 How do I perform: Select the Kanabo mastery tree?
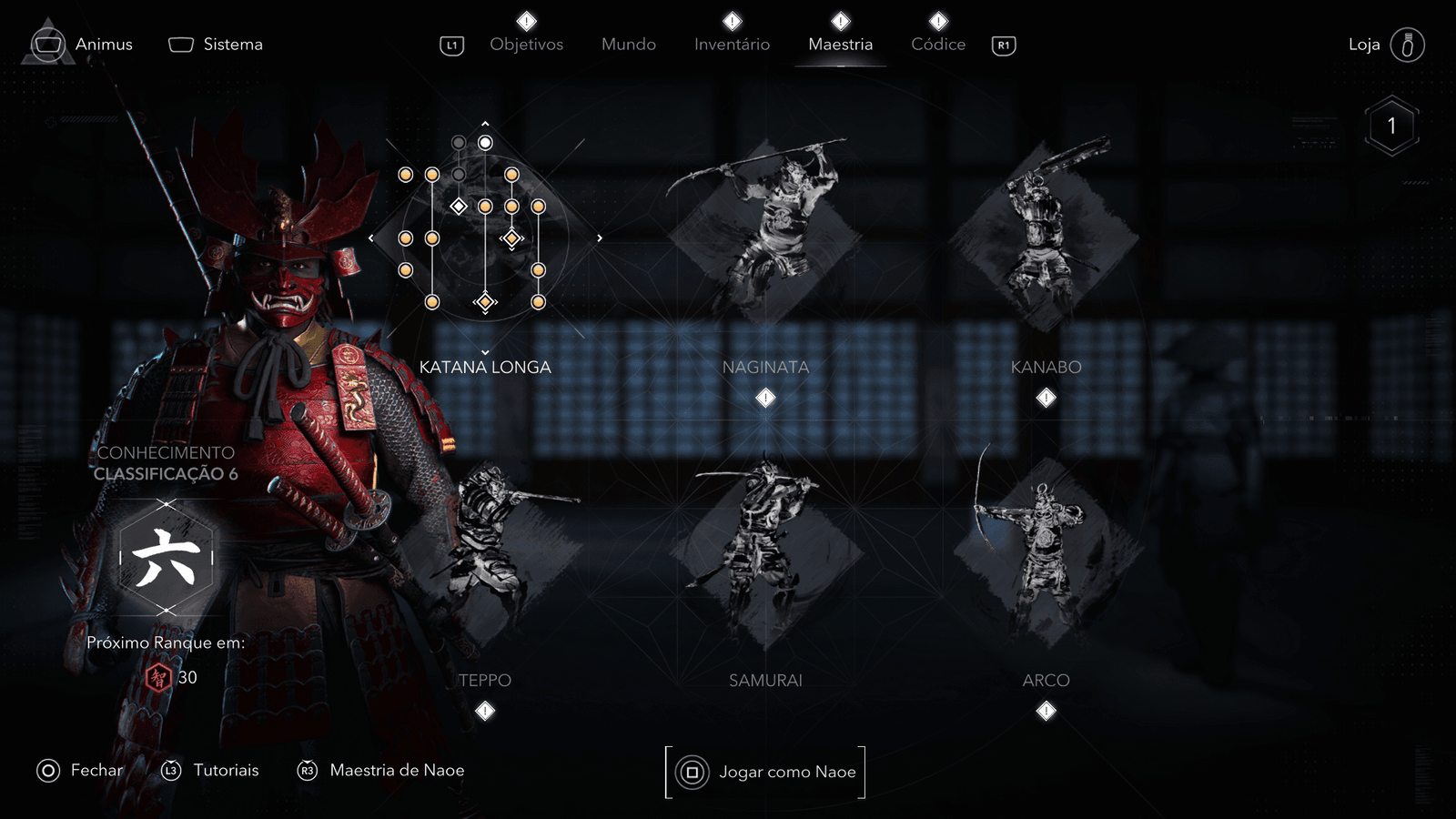coord(1046,238)
